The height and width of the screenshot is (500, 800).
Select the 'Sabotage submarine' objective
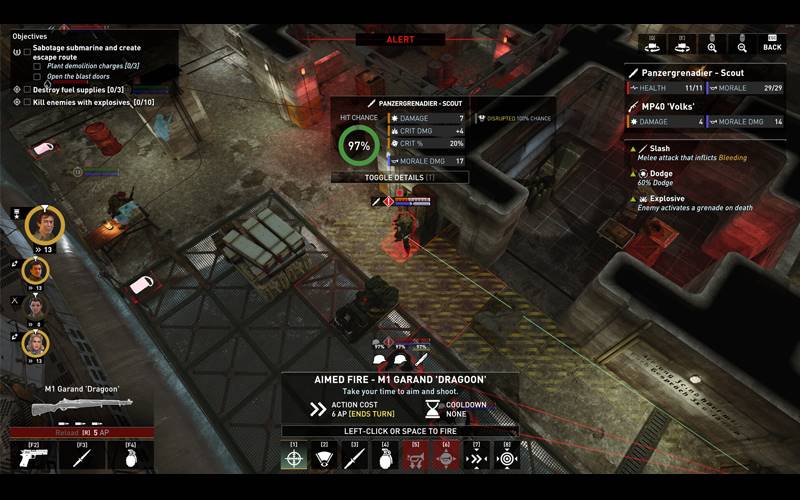point(87,52)
